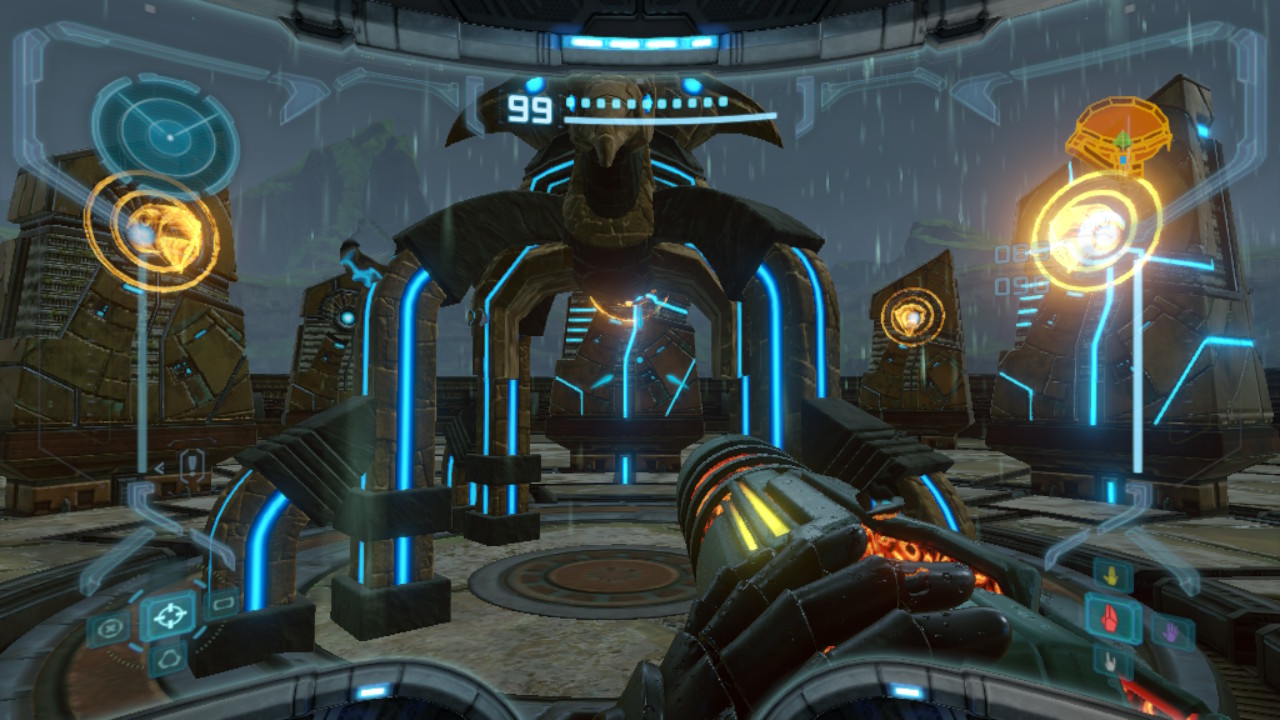Select the rounded-rectangle visor icon

tap(221, 603)
